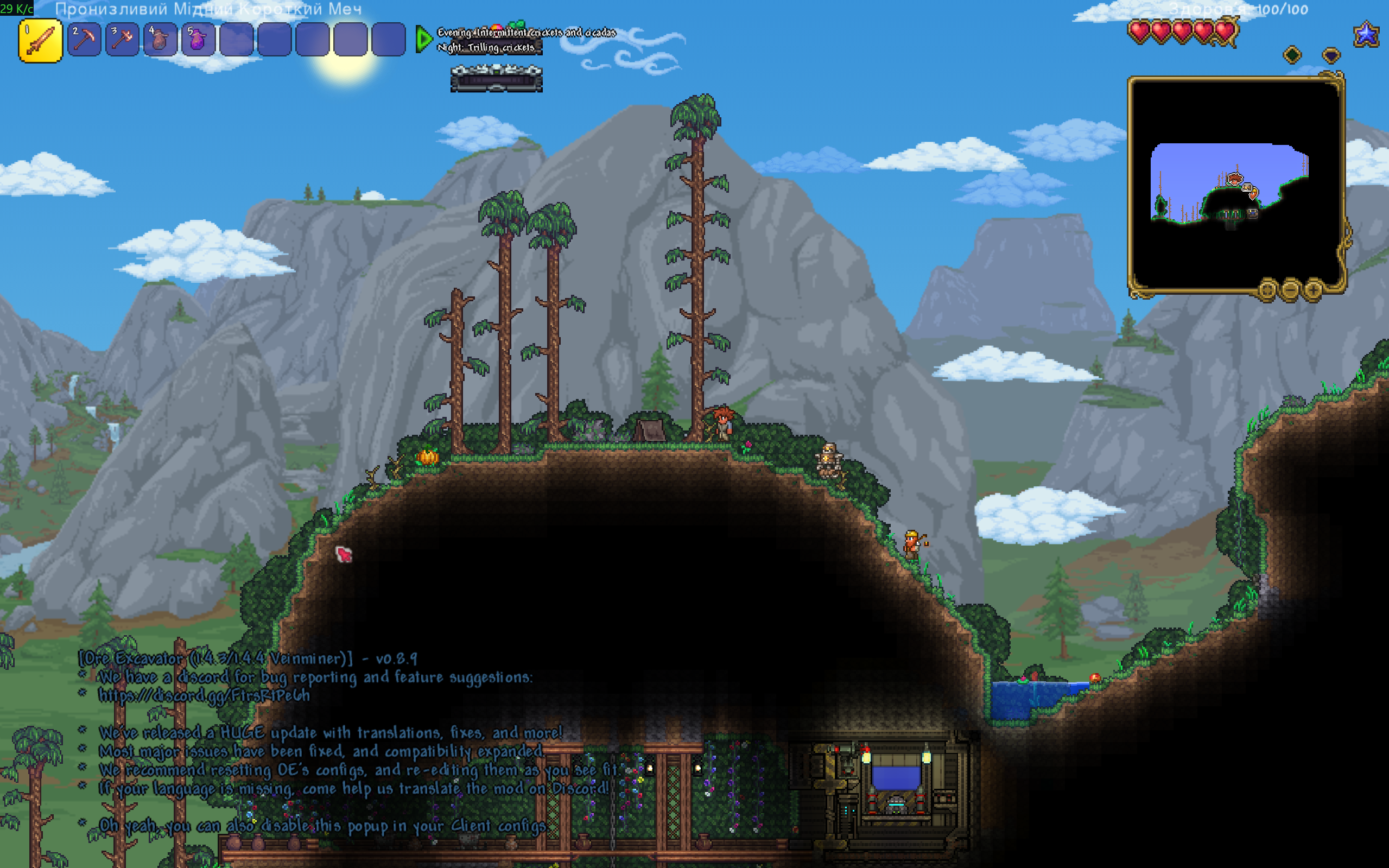The height and width of the screenshot is (868, 1389).
Task: Choose the purple bag in slot 5
Action: (x=198, y=40)
